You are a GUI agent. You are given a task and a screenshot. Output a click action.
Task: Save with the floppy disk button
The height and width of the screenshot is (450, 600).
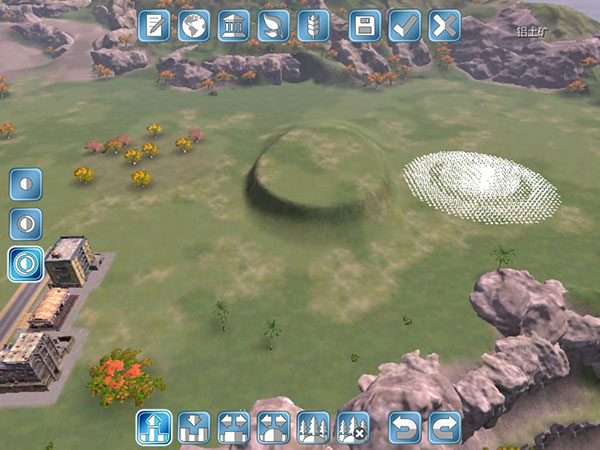click(365, 26)
